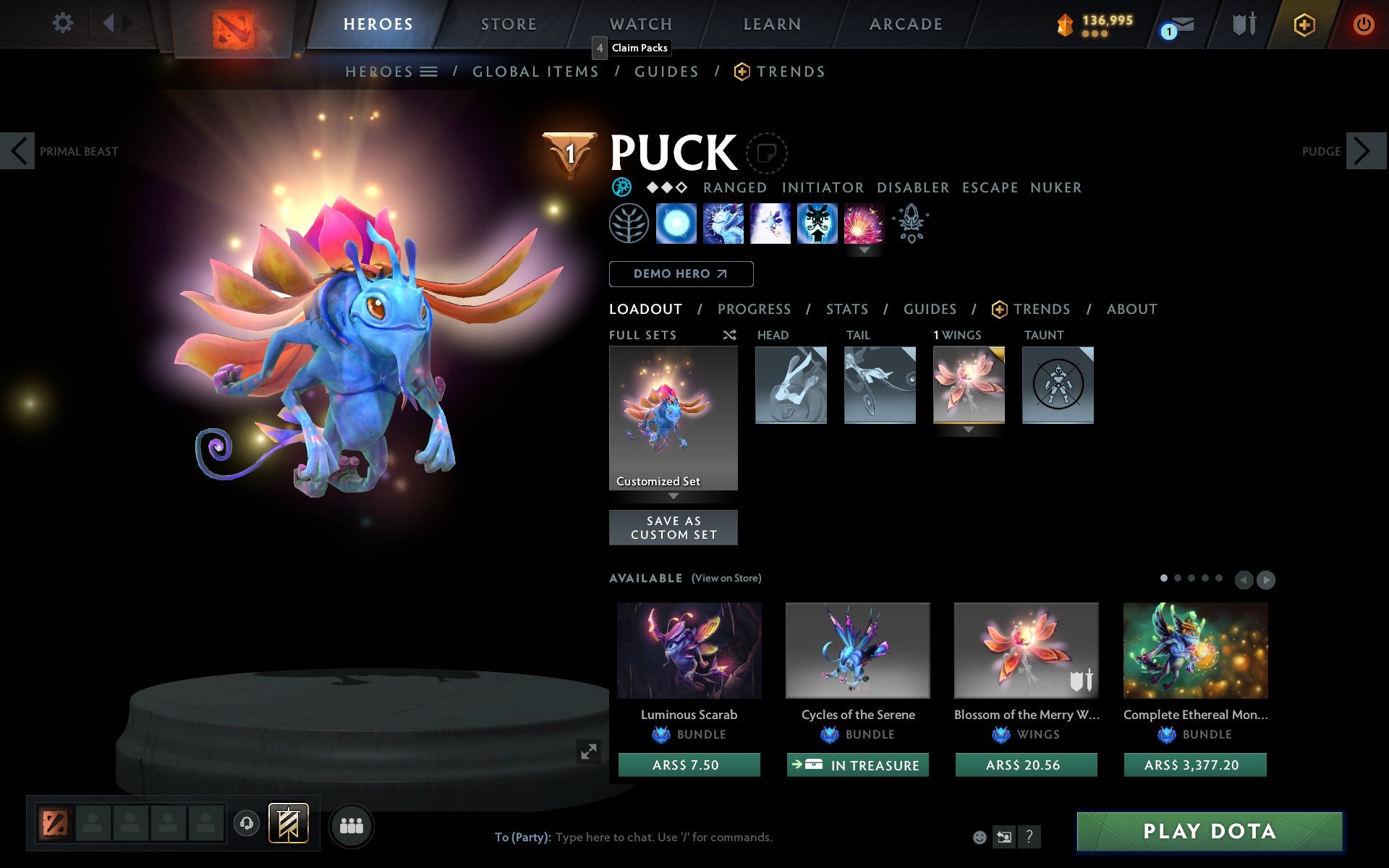
Task: Click the Blossom of the Merry Wanderer thumbnail
Action: pos(1026,650)
